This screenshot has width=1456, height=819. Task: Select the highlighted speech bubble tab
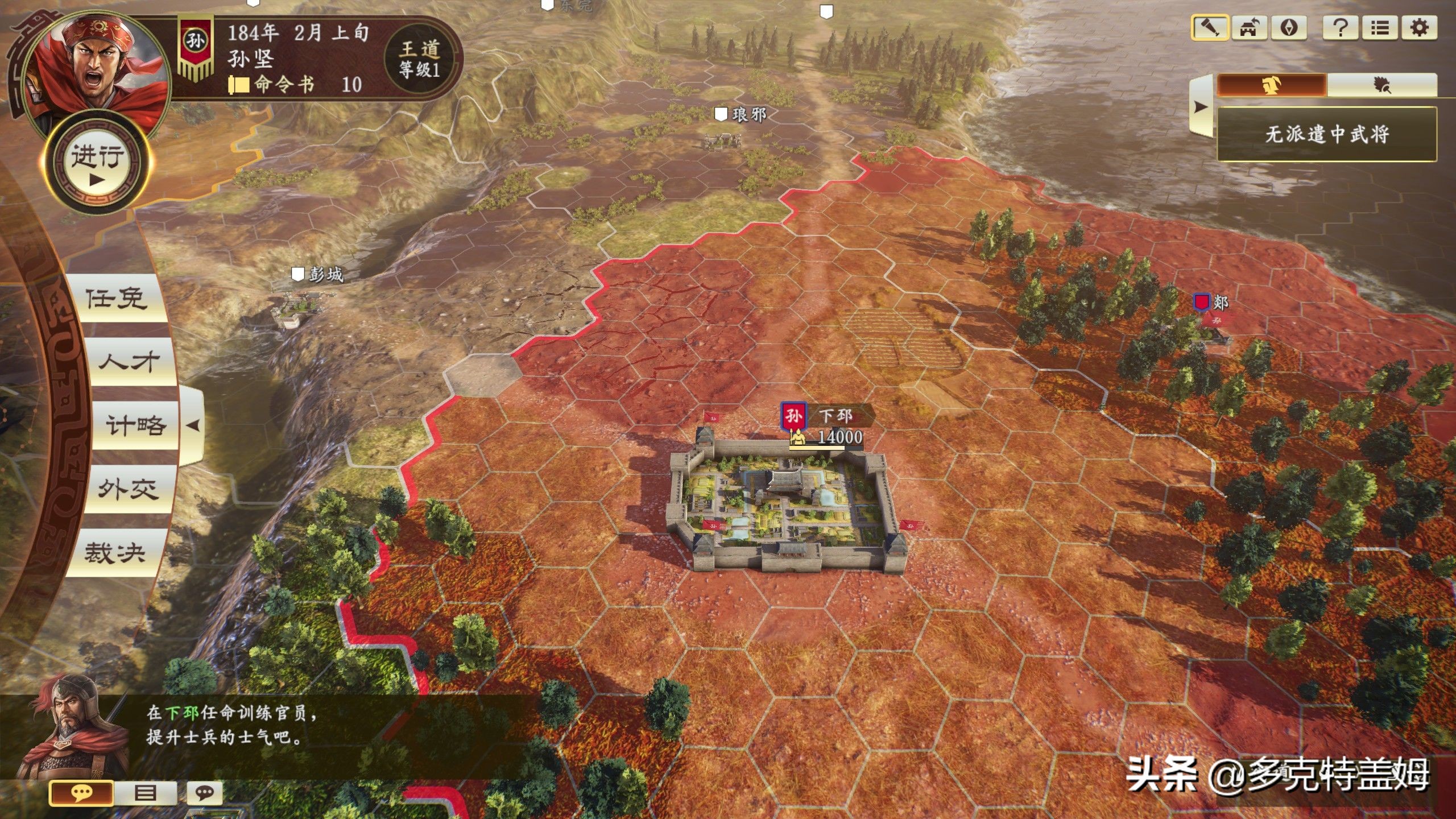[x=81, y=793]
